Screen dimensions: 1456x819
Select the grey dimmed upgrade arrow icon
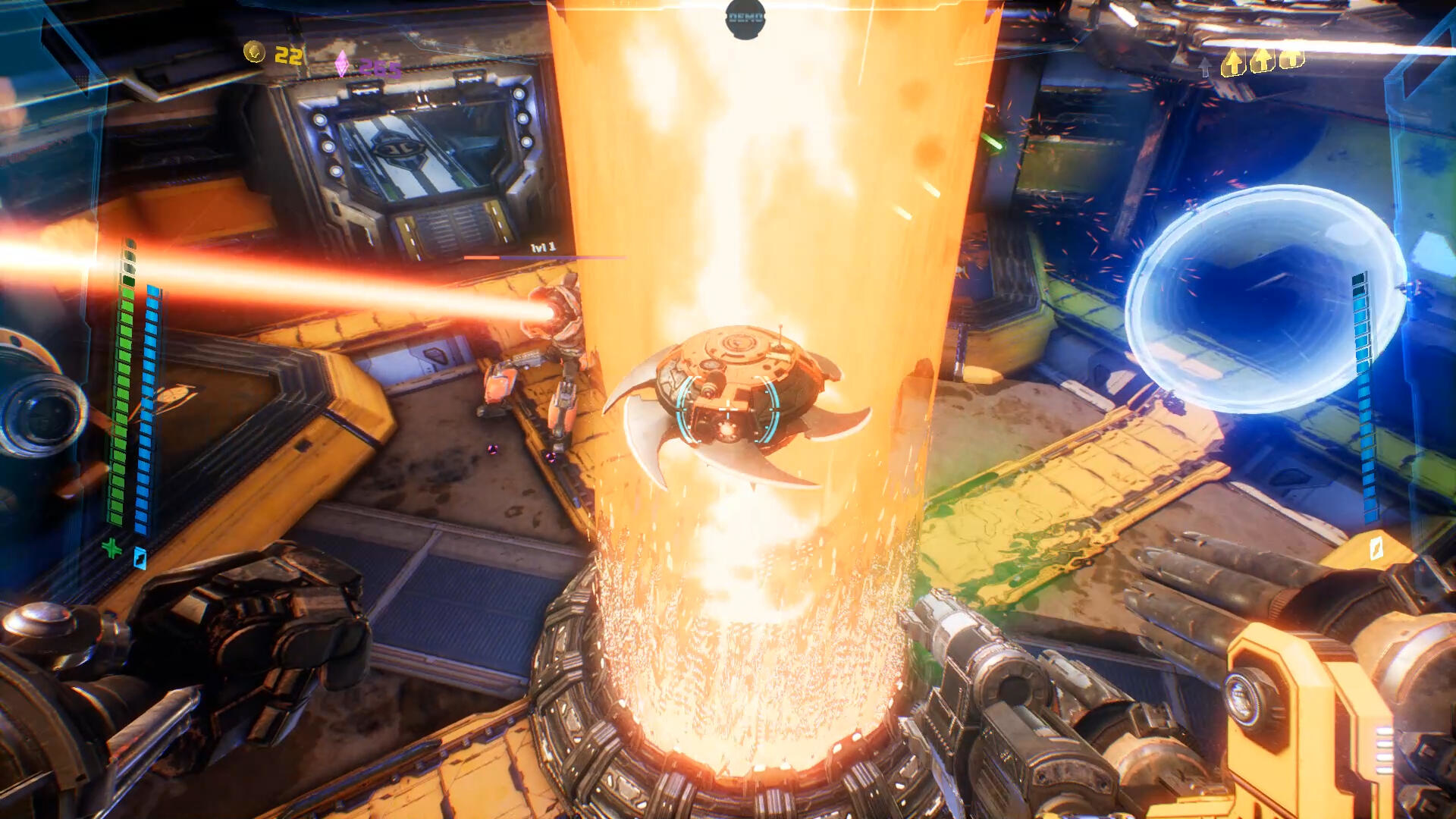pos(1205,67)
